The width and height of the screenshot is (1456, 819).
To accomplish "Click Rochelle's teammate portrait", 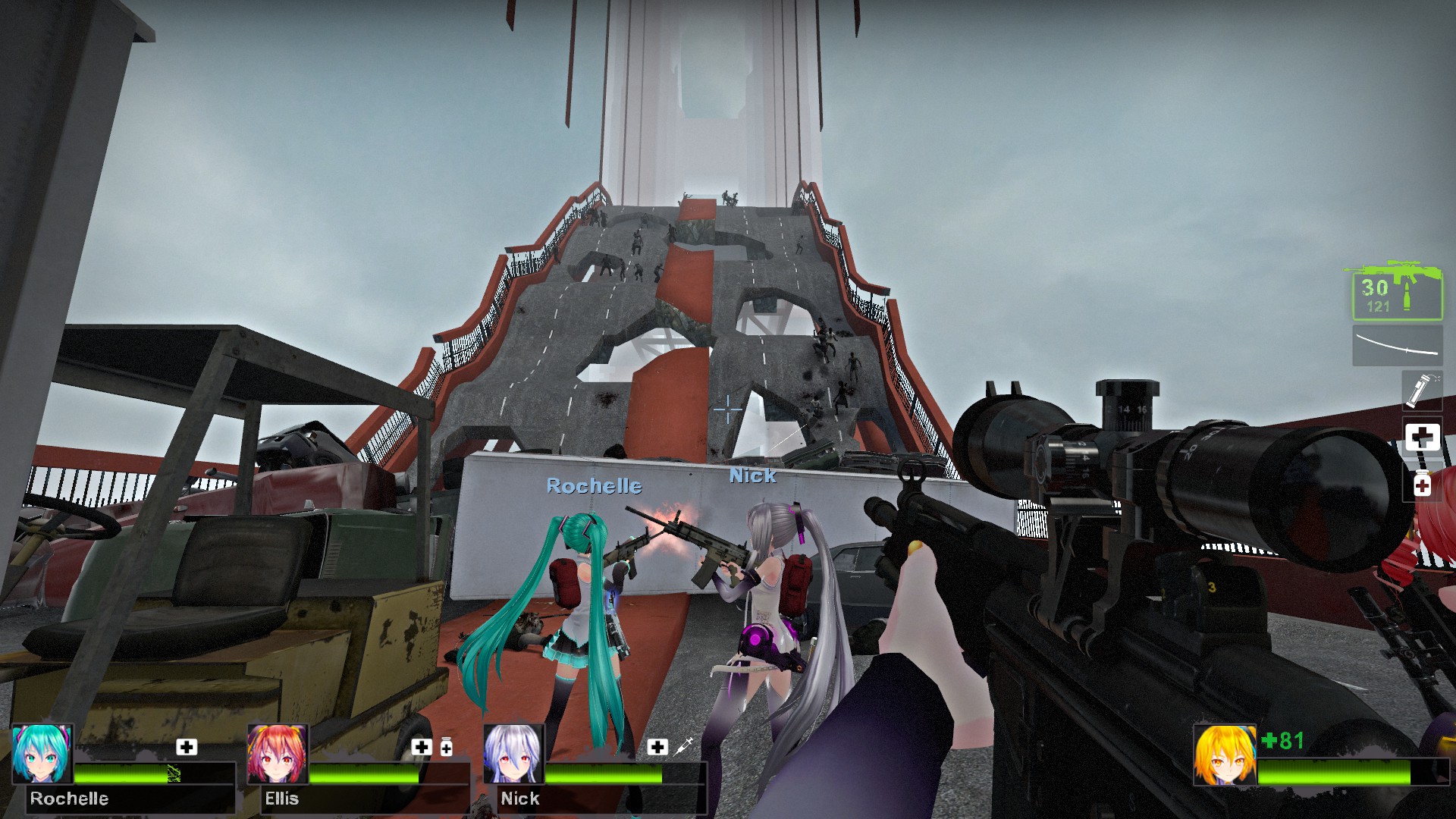I will pos(42,754).
